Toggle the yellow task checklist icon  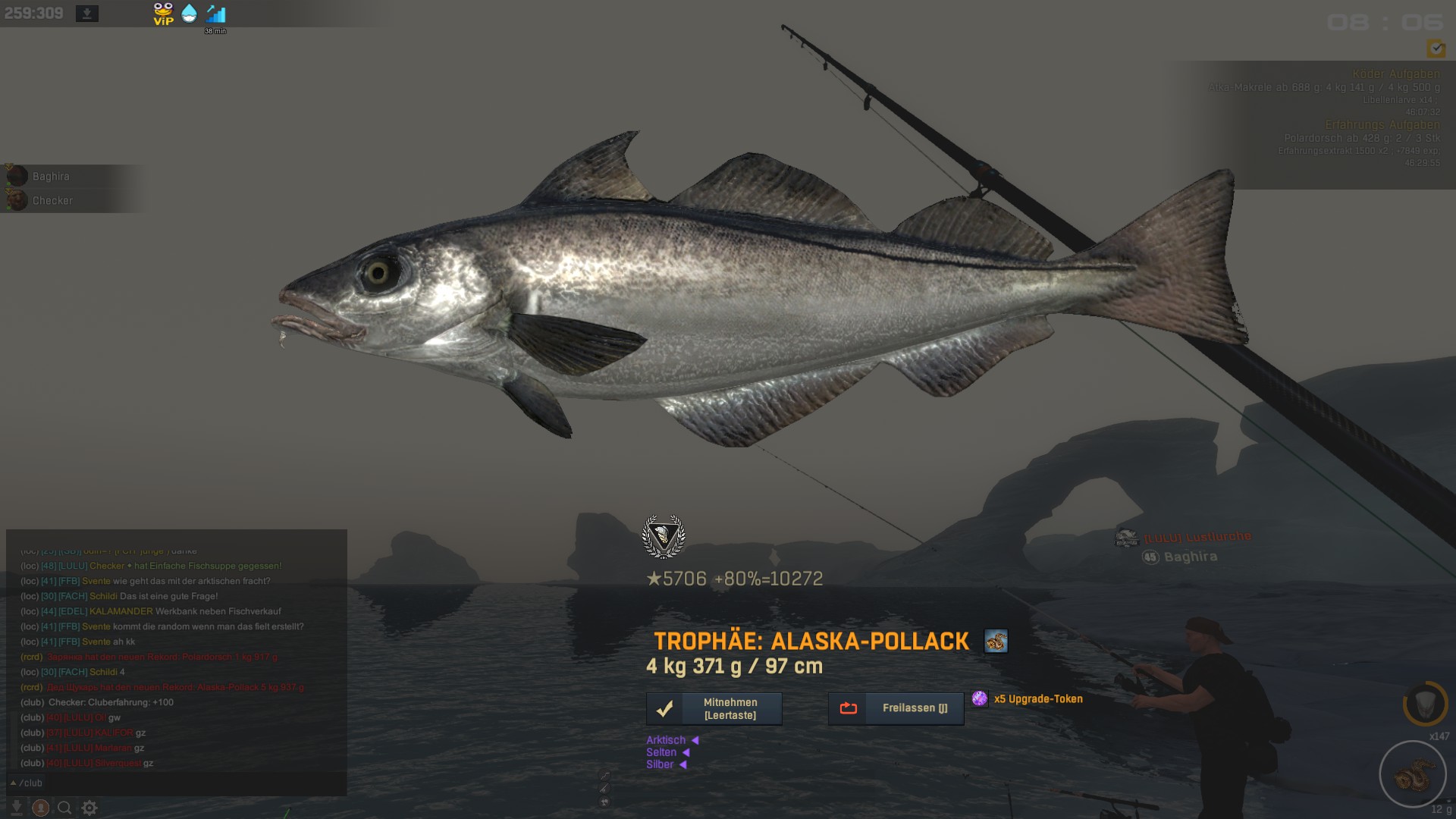(1436, 49)
